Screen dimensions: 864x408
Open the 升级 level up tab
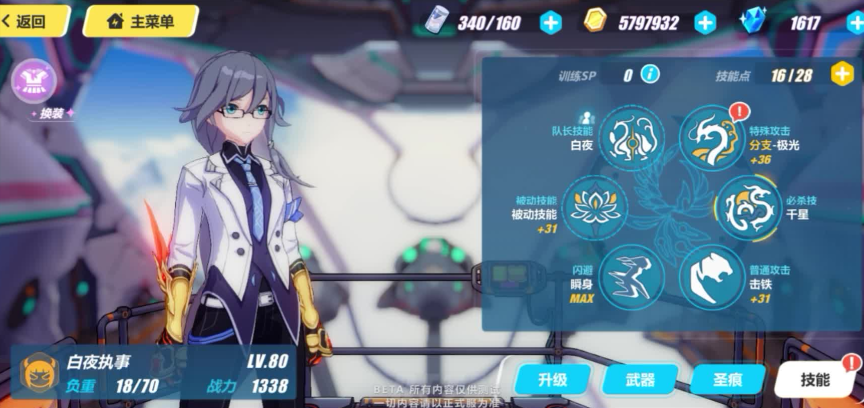click(x=552, y=379)
